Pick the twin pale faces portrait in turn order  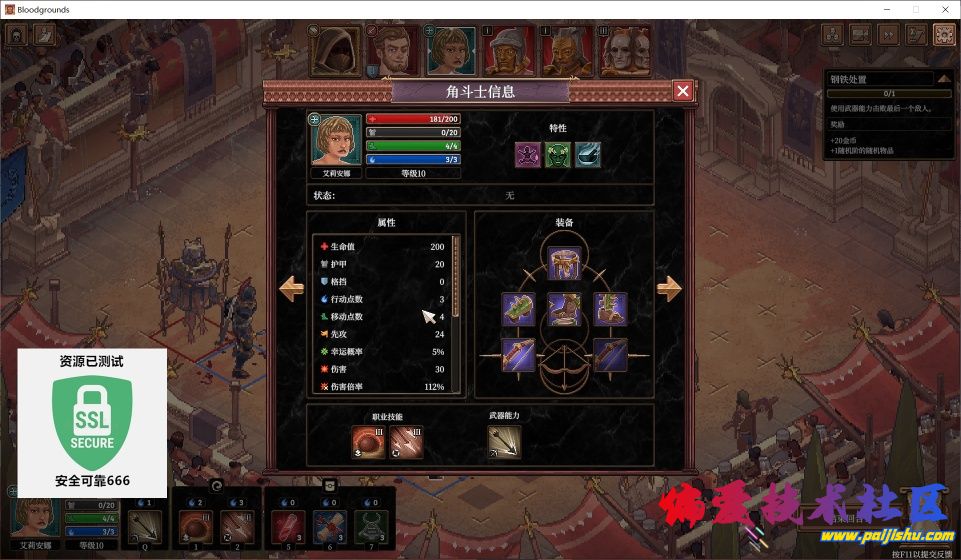coord(625,51)
